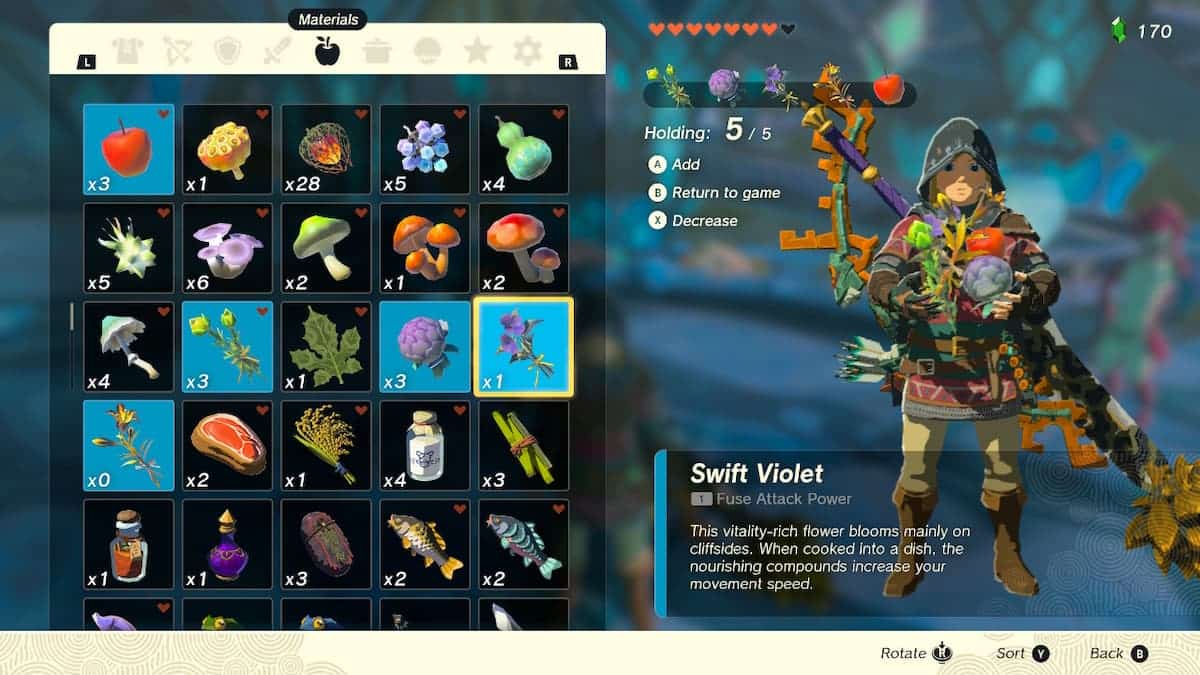Pick the purple potion flask slot
Image resolution: width=1200 pixels, height=675 pixels.
click(227, 544)
